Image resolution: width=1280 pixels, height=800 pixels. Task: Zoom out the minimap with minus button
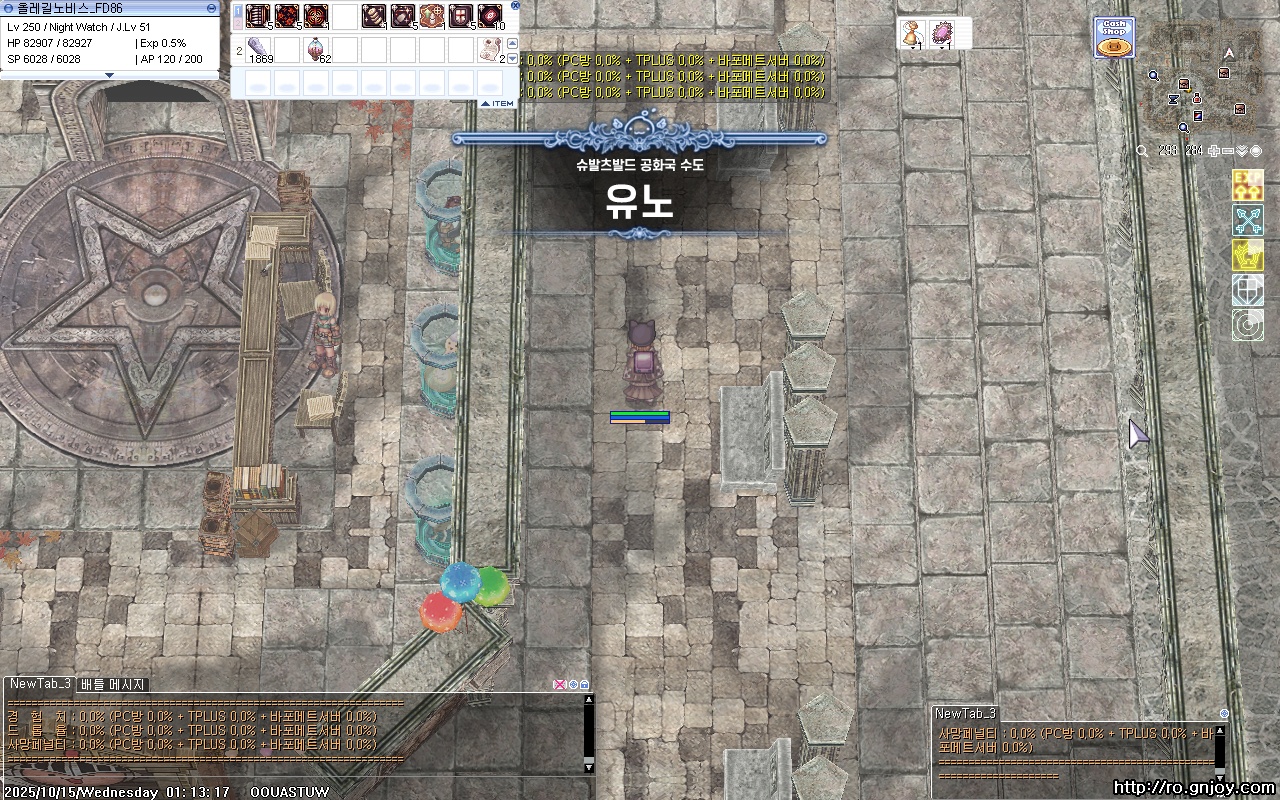1228,151
